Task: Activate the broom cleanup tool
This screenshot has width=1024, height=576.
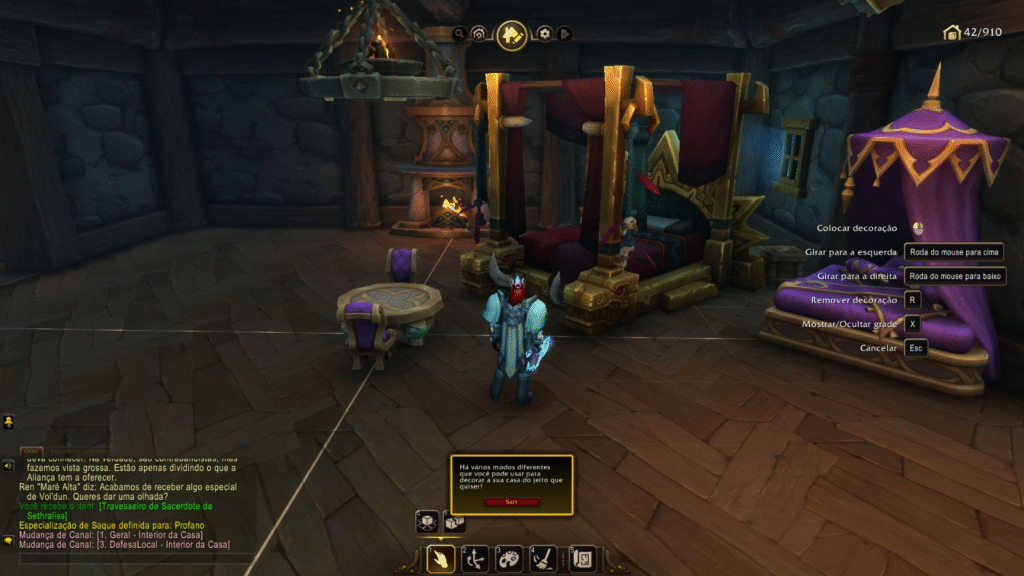Action: coord(543,558)
